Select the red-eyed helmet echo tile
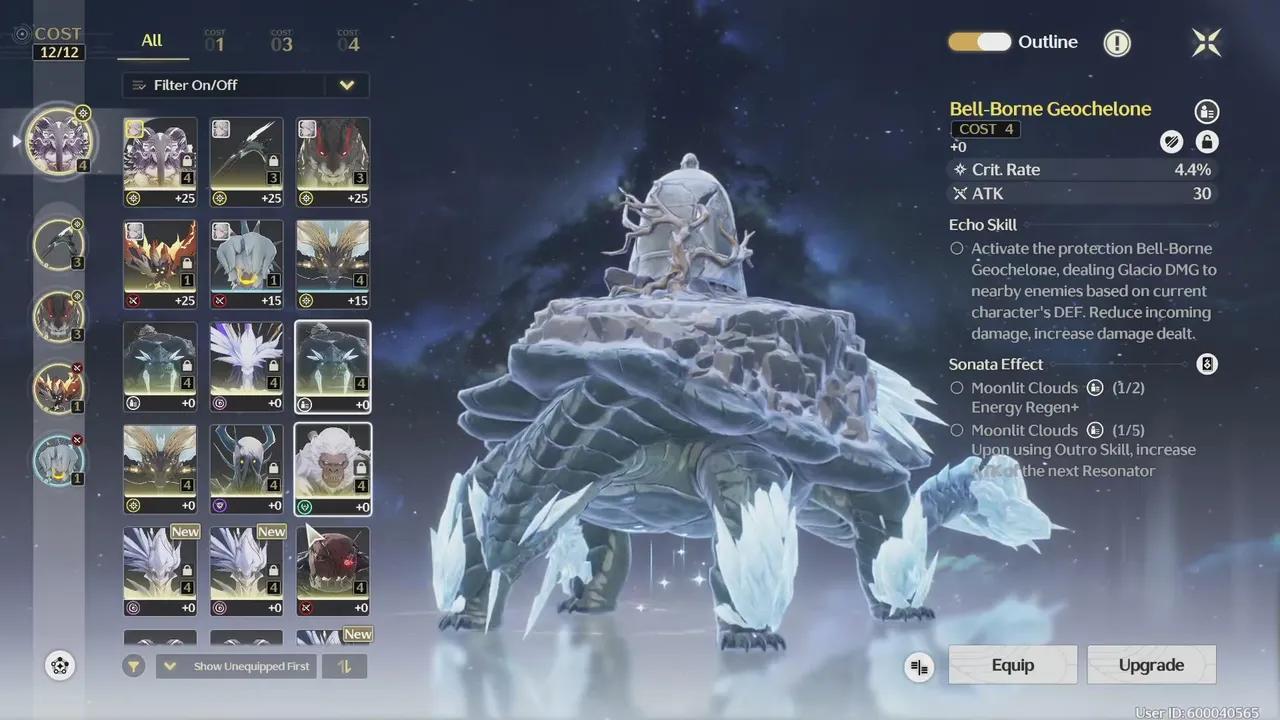The image size is (1280, 720). (x=333, y=571)
